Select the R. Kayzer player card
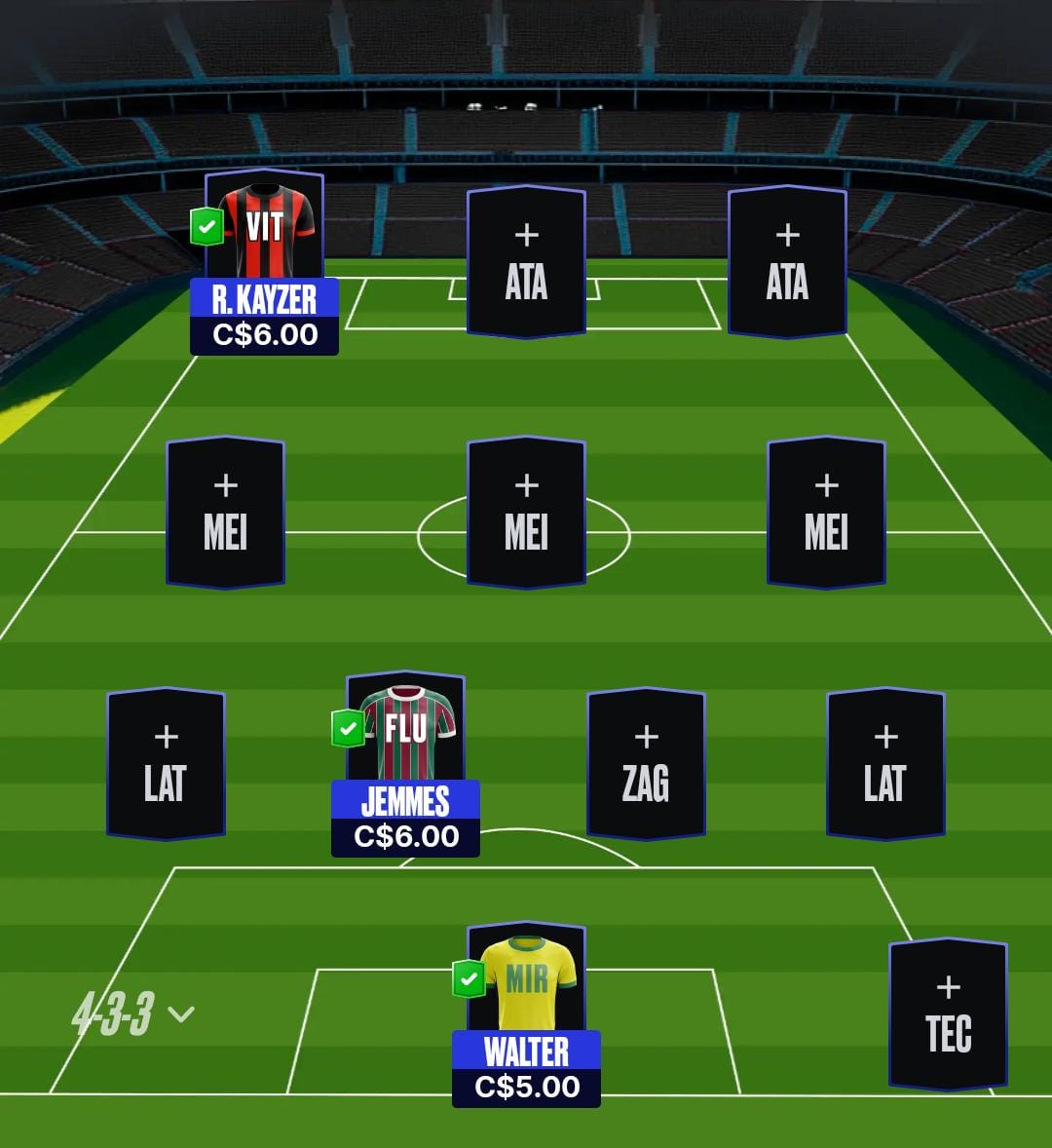Image resolution: width=1052 pixels, height=1148 pixels. [264, 263]
